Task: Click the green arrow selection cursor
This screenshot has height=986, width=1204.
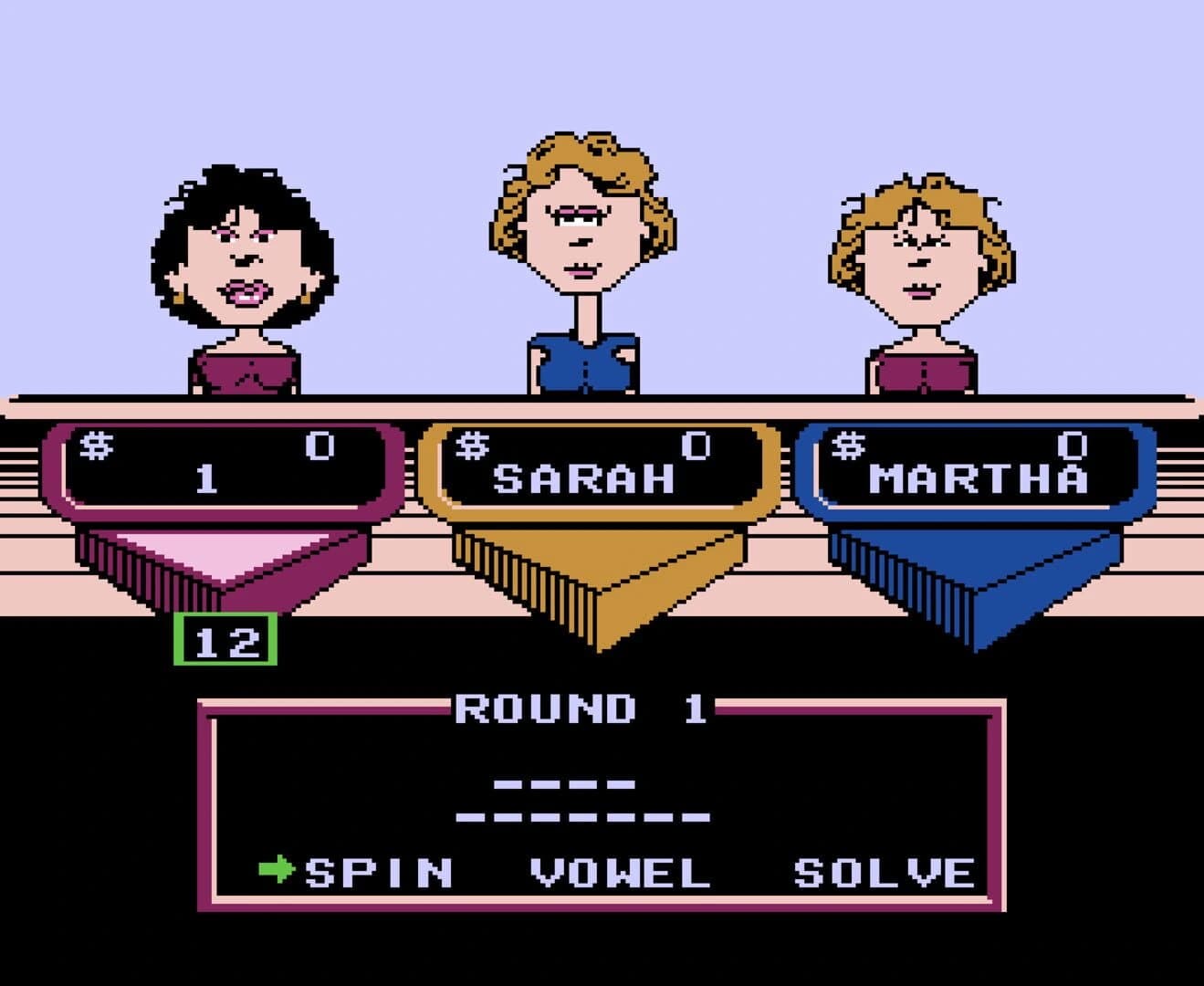Action: 279,872
